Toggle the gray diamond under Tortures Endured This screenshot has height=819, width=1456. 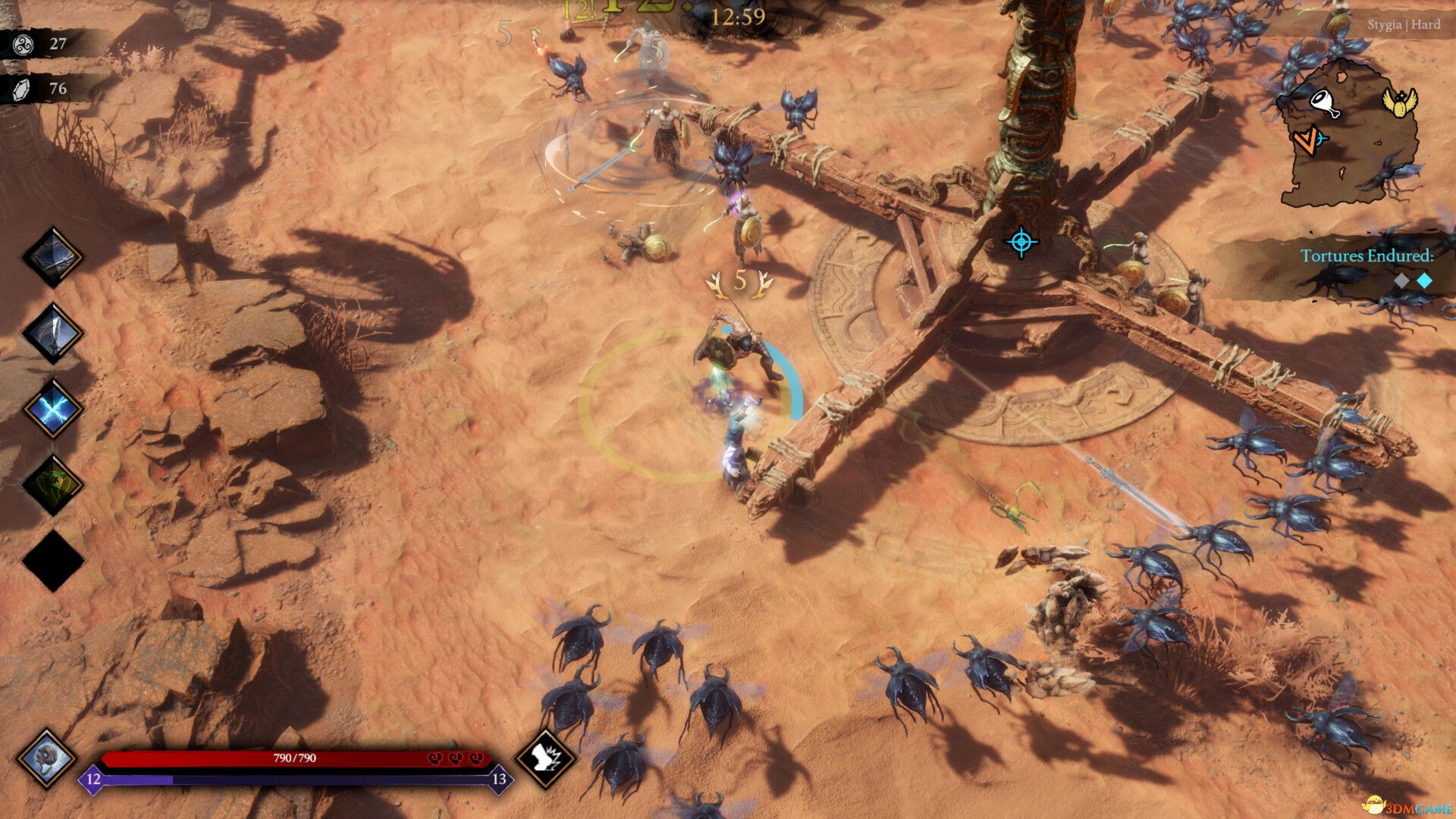[1401, 280]
